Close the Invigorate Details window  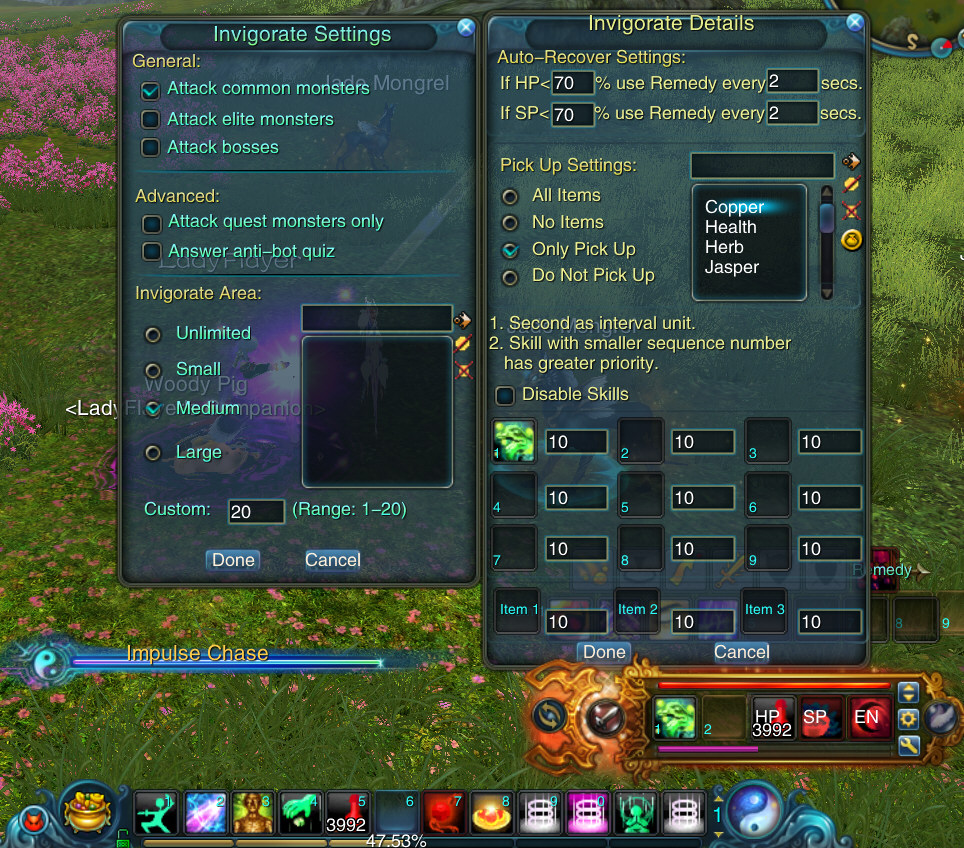click(x=854, y=23)
